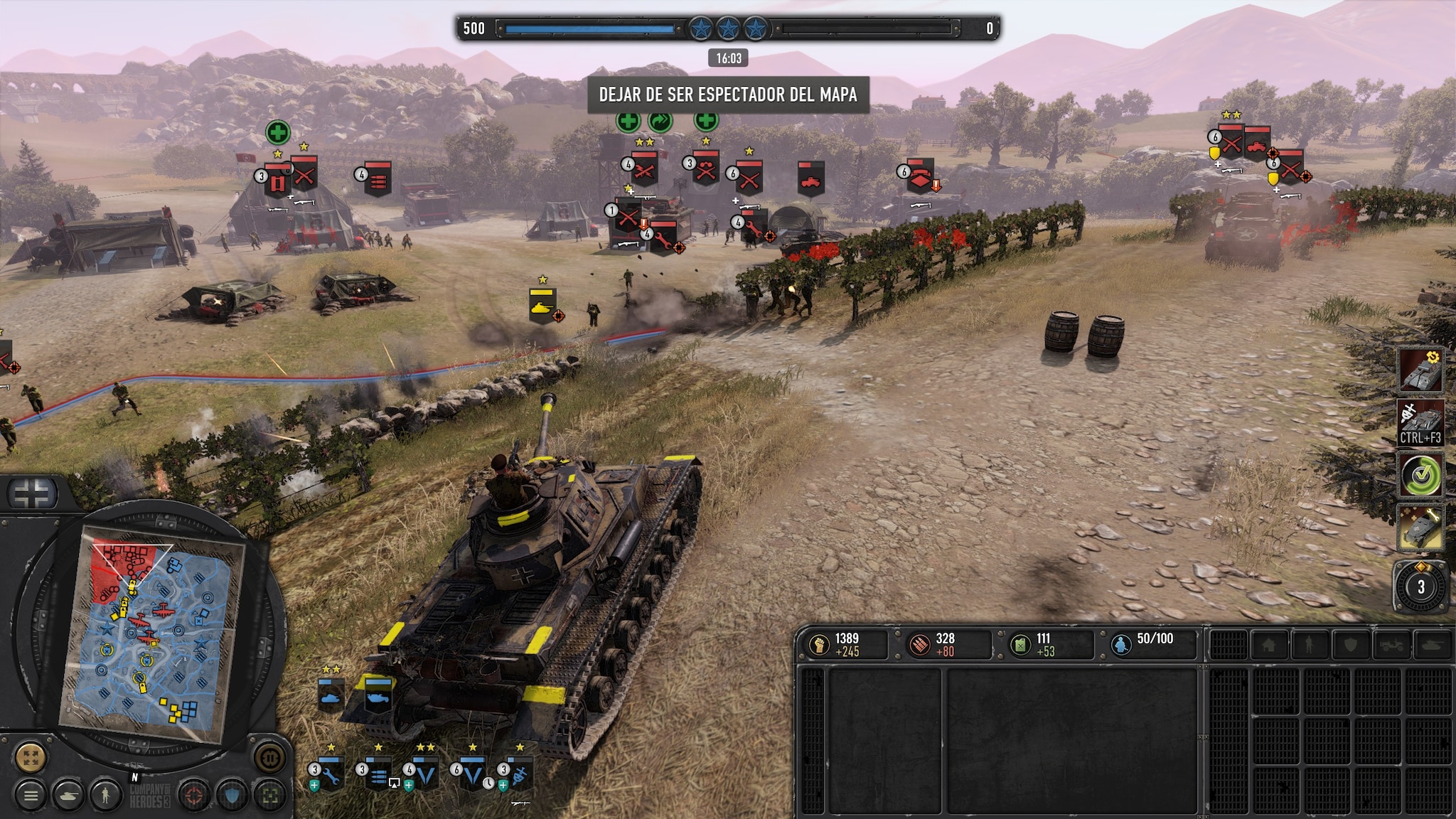
Task: Select the blue wrench engineer squad shield
Action: coord(331,773)
